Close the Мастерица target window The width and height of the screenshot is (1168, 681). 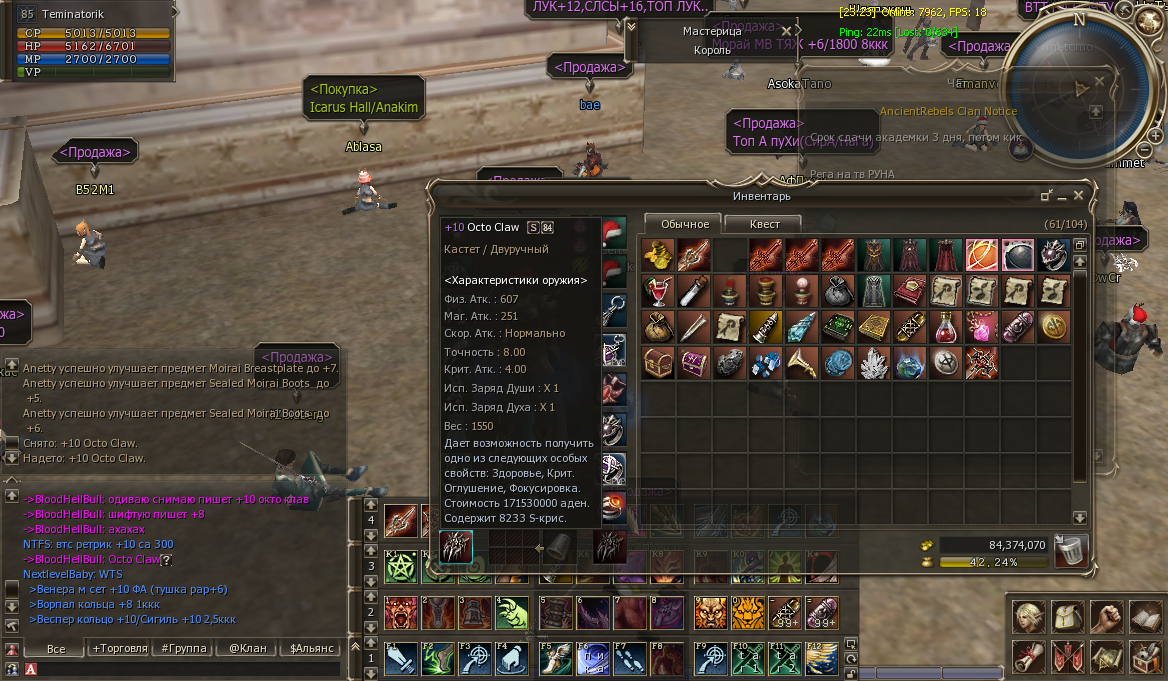click(786, 31)
